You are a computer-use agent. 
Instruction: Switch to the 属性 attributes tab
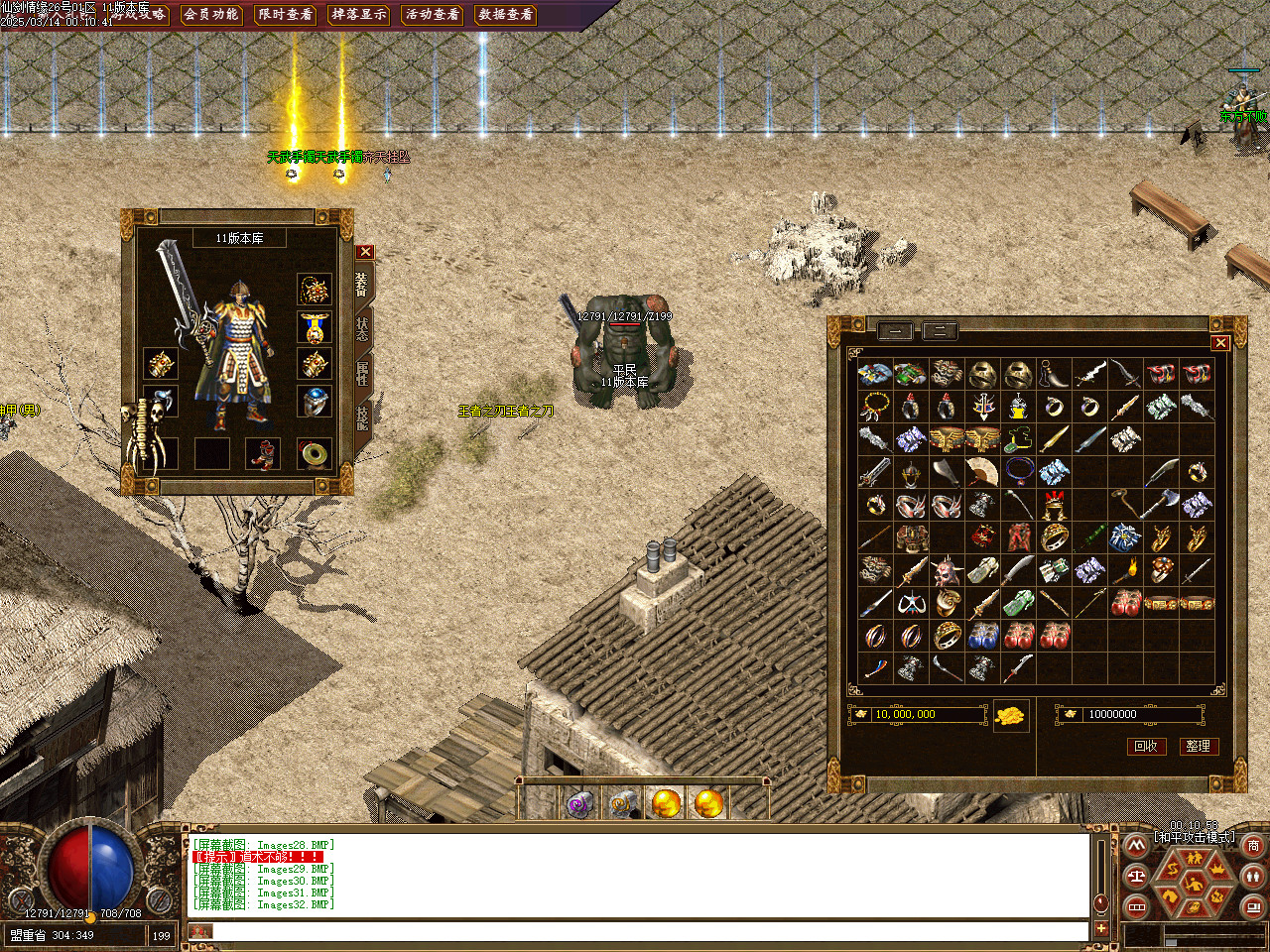click(362, 373)
